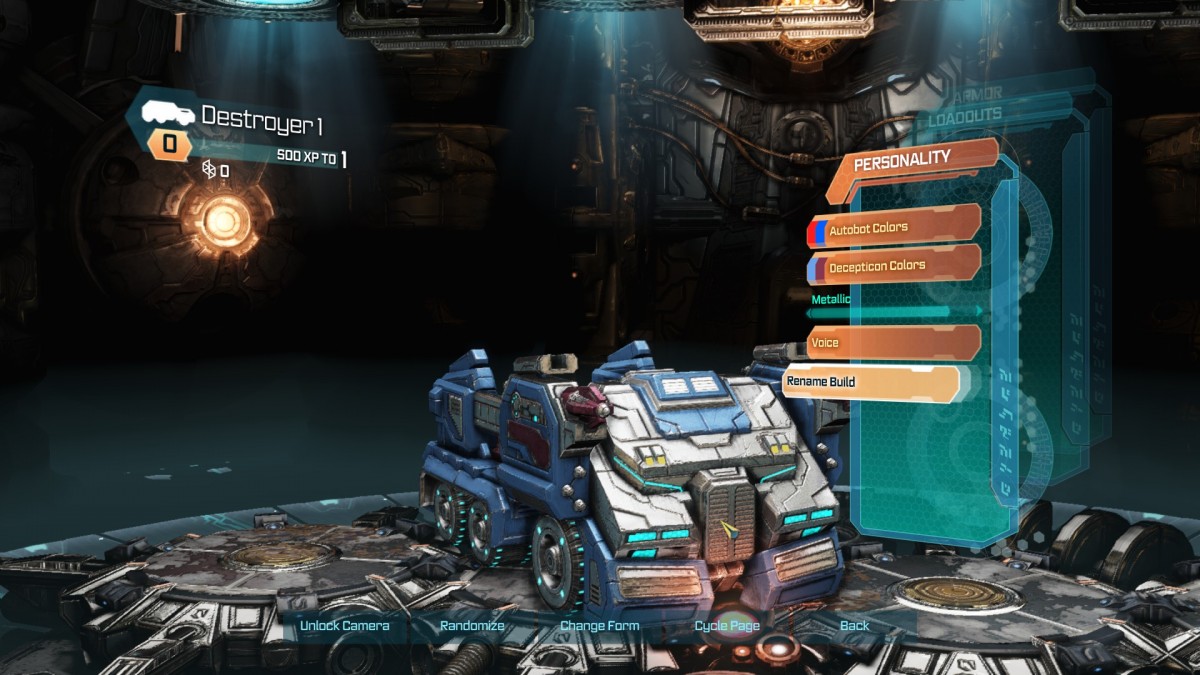Randomize the build

click(472, 626)
